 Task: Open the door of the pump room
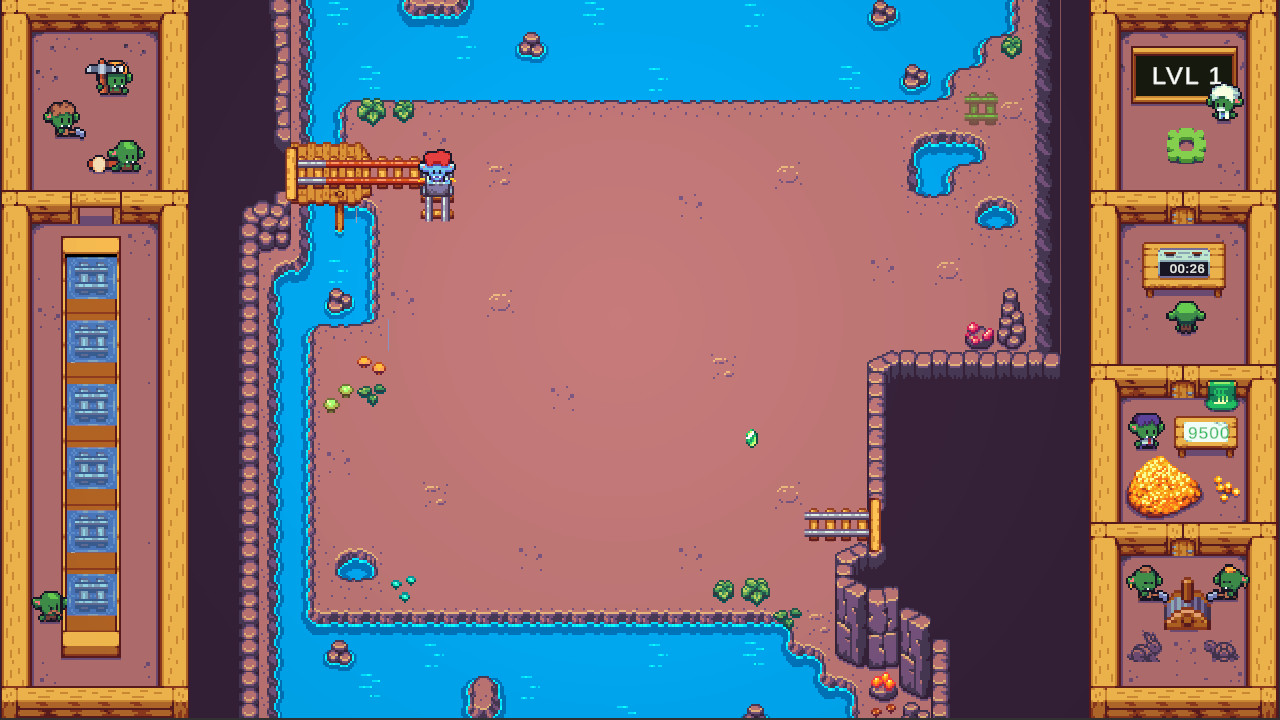tap(1182, 547)
